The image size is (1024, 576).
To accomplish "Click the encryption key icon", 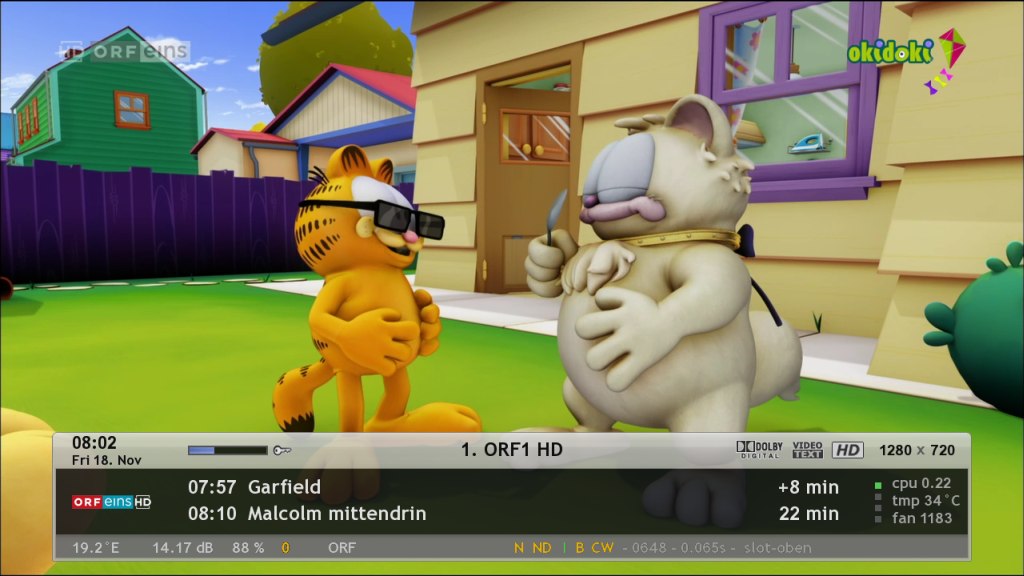I will point(282,451).
